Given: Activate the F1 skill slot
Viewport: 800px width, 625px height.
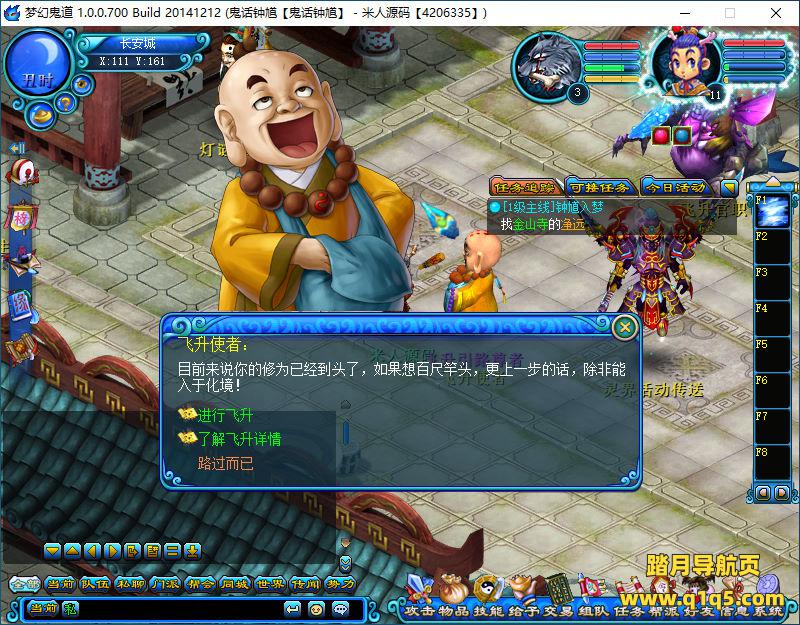Looking at the screenshot, I should pos(774,211).
